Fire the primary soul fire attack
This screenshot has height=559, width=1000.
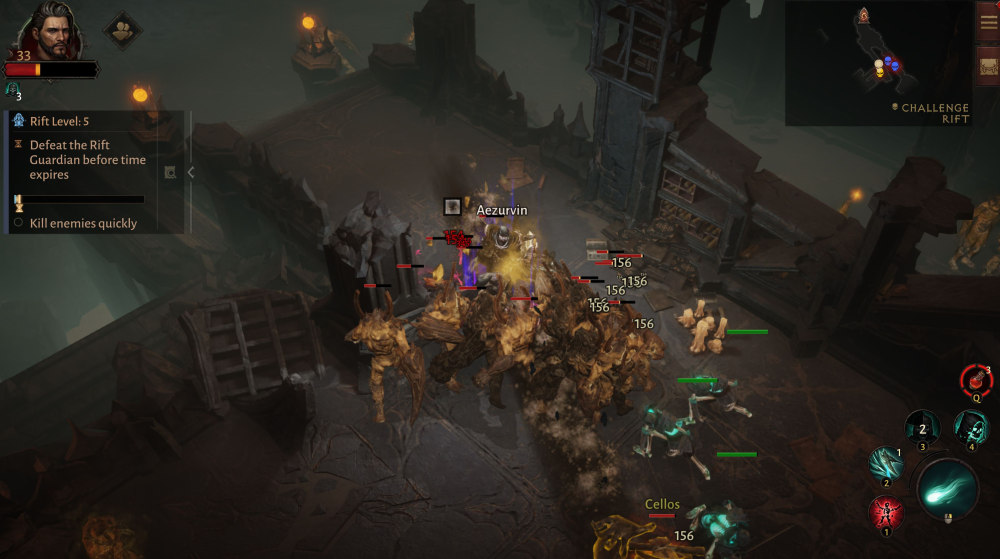click(946, 488)
